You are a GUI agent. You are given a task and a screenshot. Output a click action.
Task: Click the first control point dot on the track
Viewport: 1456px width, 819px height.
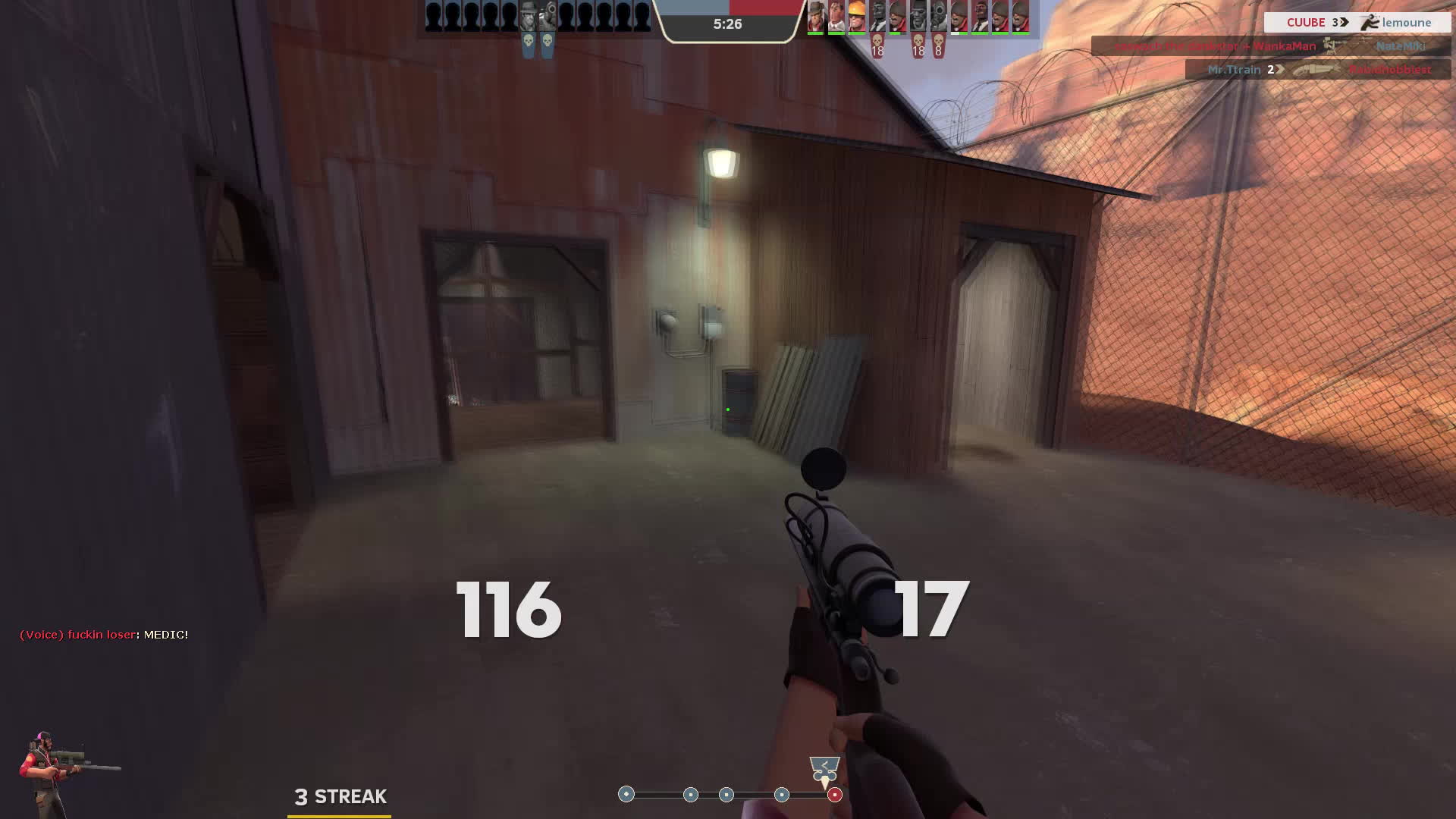(x=626, y=794)
